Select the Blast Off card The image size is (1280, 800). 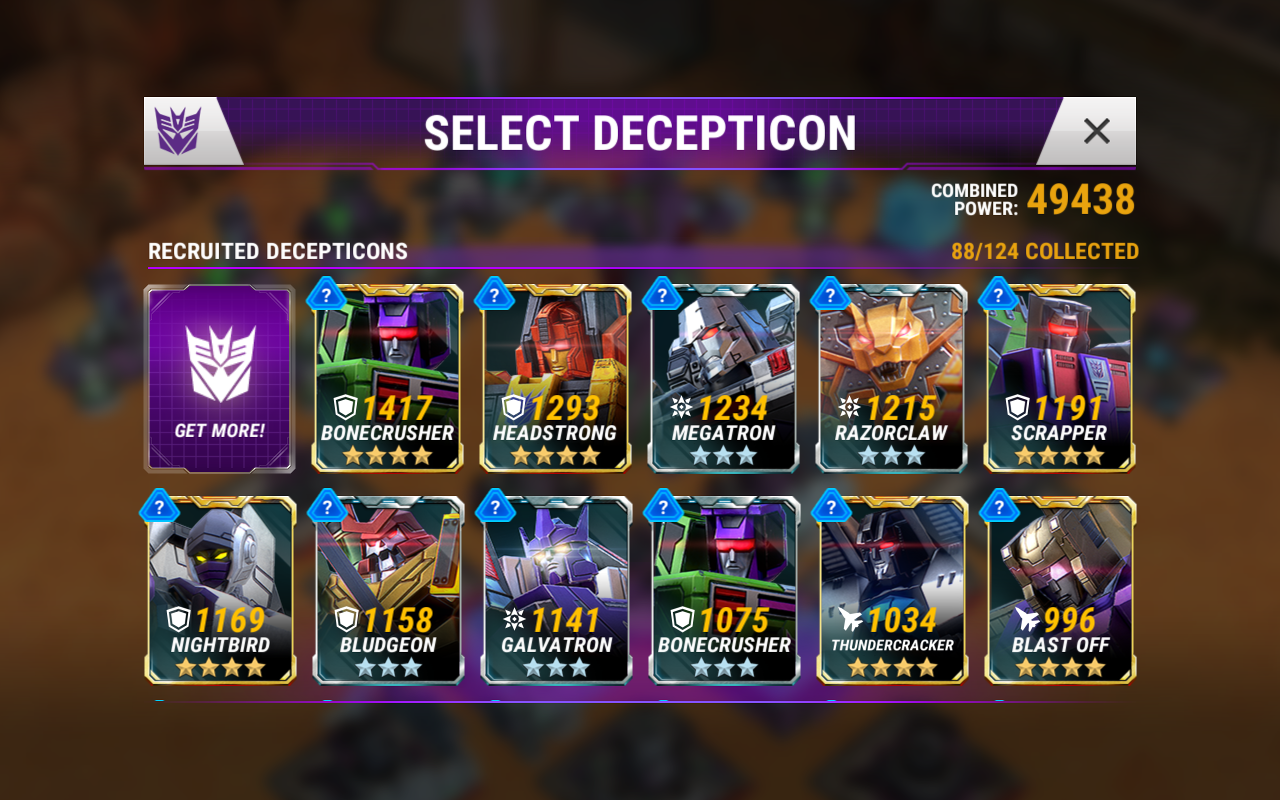point(1059,590)
